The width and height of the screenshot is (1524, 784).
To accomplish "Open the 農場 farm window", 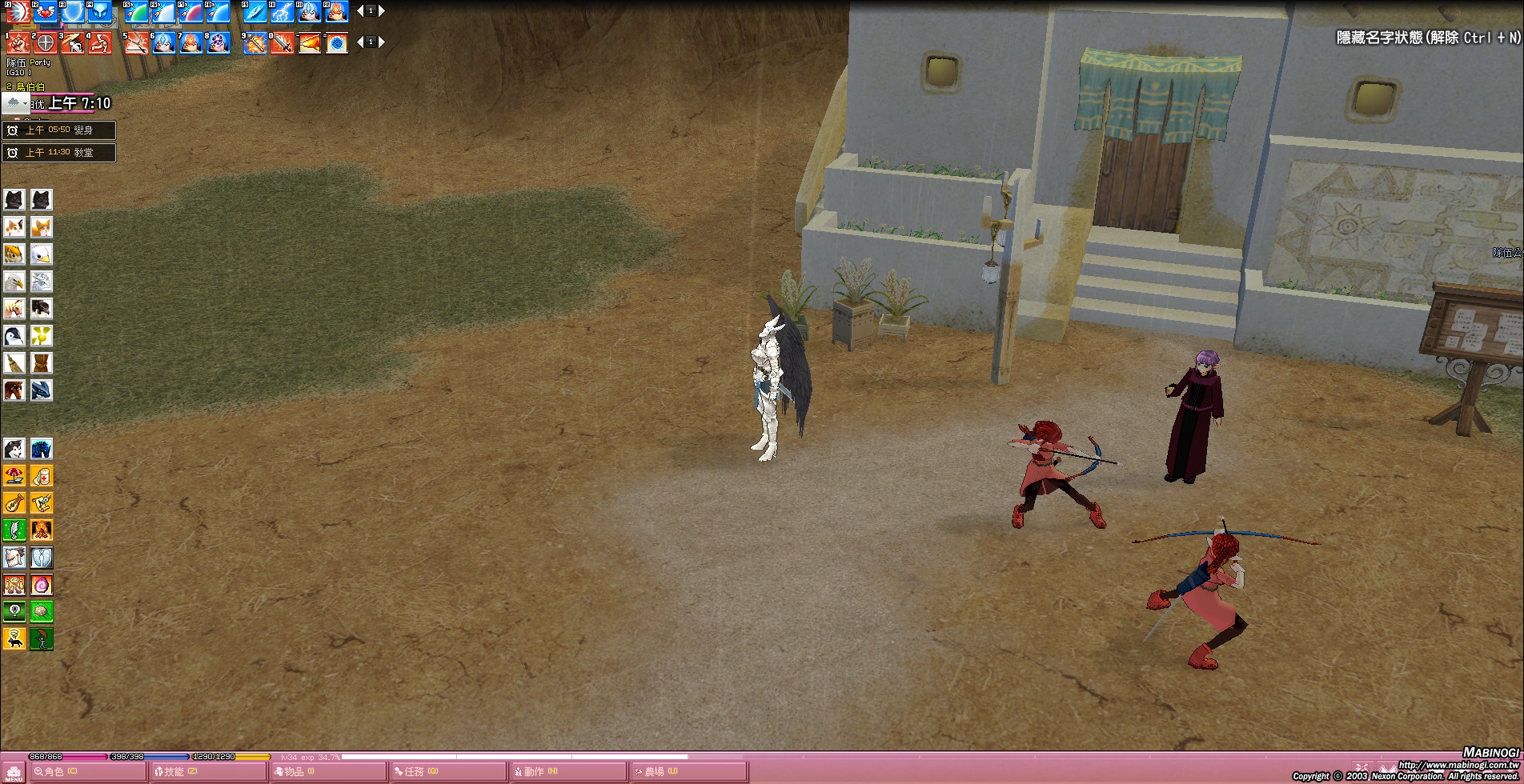I will click(688, 772).
